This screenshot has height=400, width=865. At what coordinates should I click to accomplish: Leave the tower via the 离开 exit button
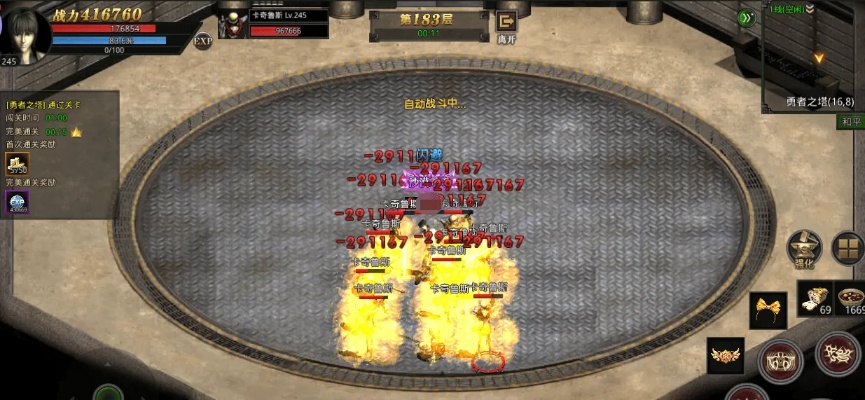[507, 23]
